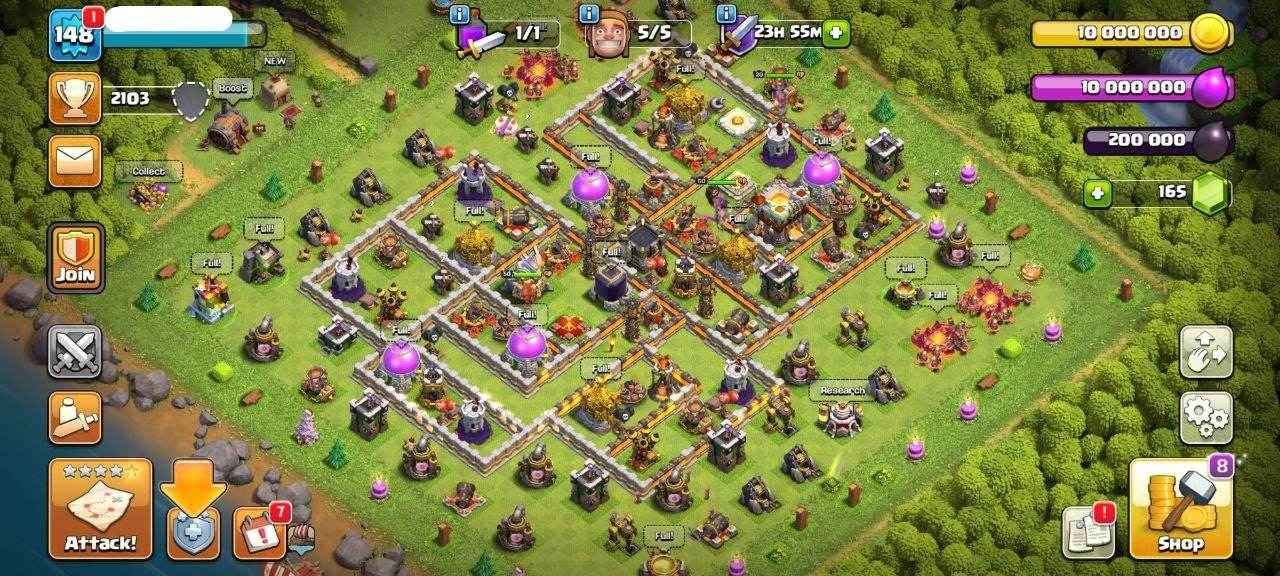1280x576 pixels.
Task: Open the village layout editor
Action: [x=1205, y=352]
